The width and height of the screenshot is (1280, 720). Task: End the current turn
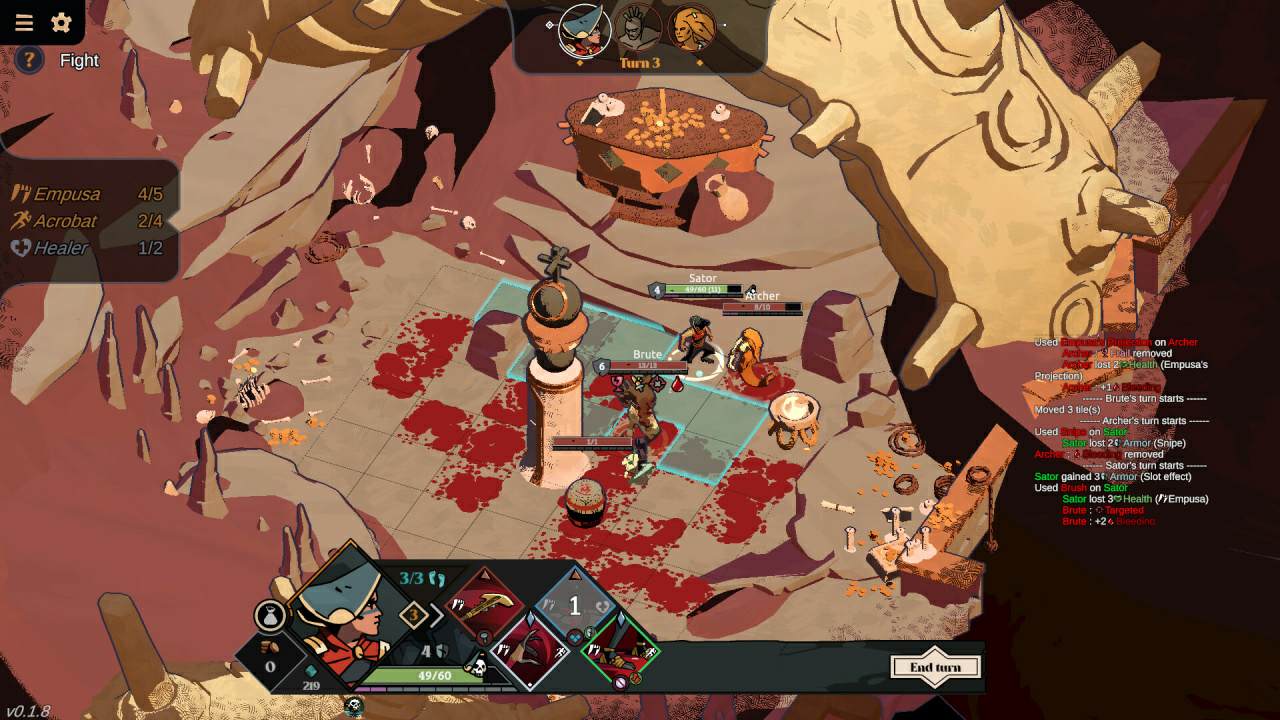(935, 668)
